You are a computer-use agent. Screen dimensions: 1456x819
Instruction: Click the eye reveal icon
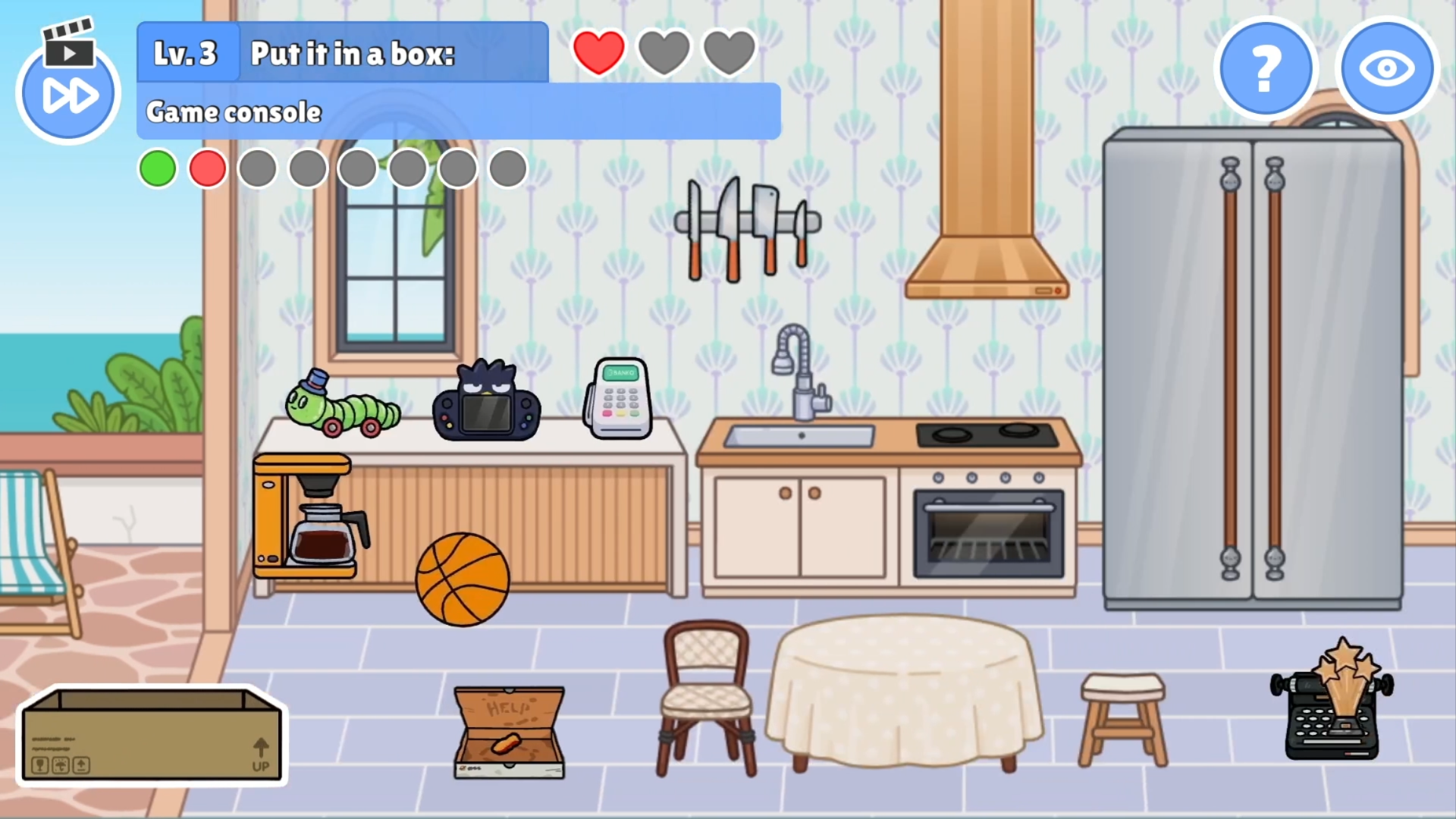[1387, 68]
